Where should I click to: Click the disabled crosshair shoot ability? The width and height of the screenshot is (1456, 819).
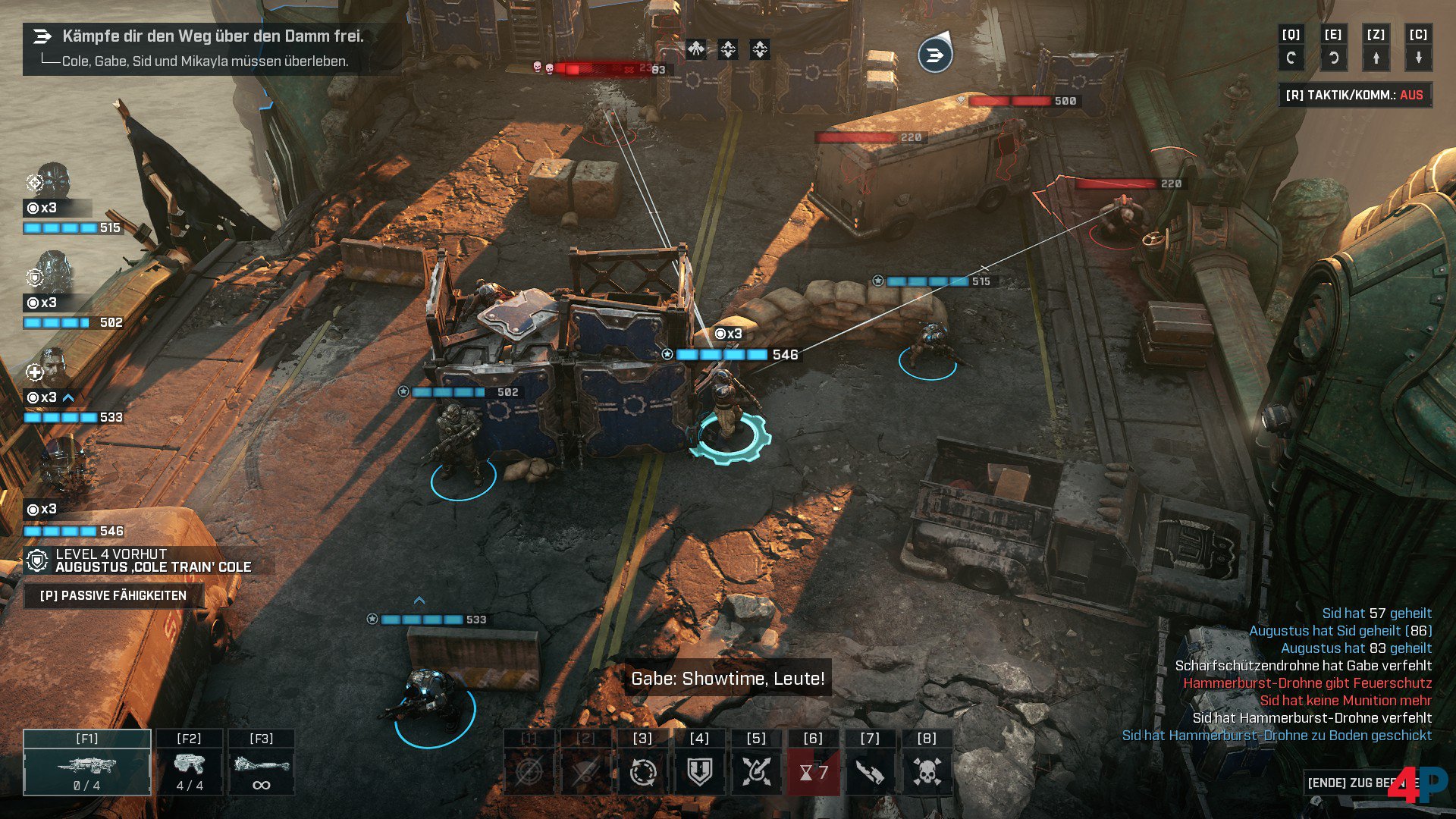coord(529,772)
